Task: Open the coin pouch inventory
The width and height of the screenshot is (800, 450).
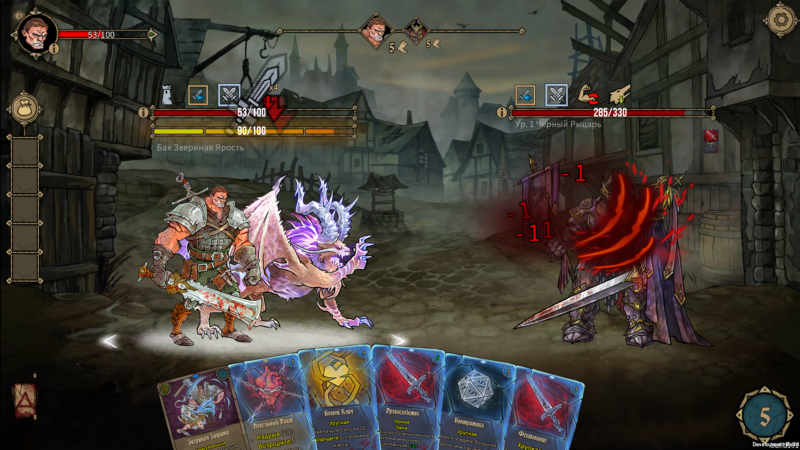Action: (x=22, y=108)
